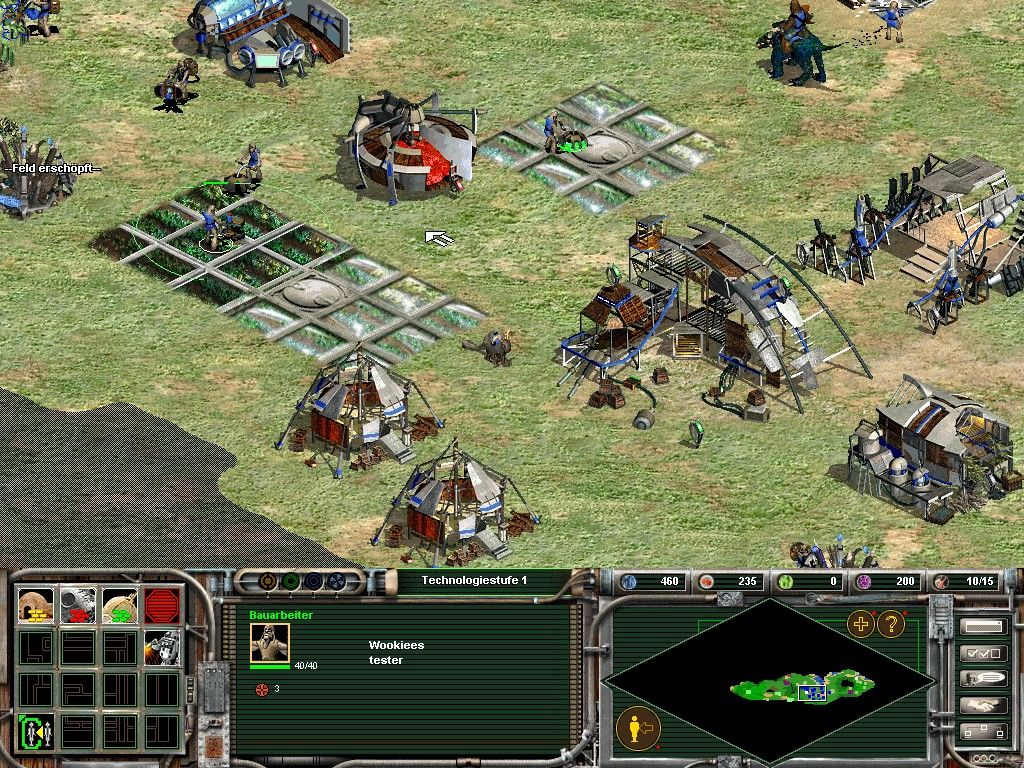Viewport: 1024px width, 768px height.
Task: Click the red octagon stop command
Action: 162,605
